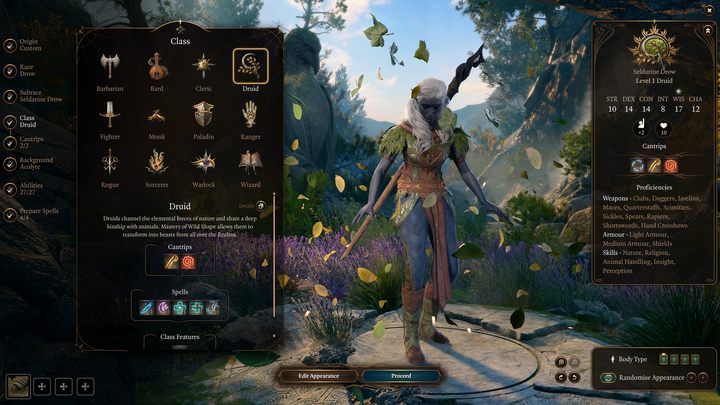Open the Origin step in sidebar

(31, 43)
